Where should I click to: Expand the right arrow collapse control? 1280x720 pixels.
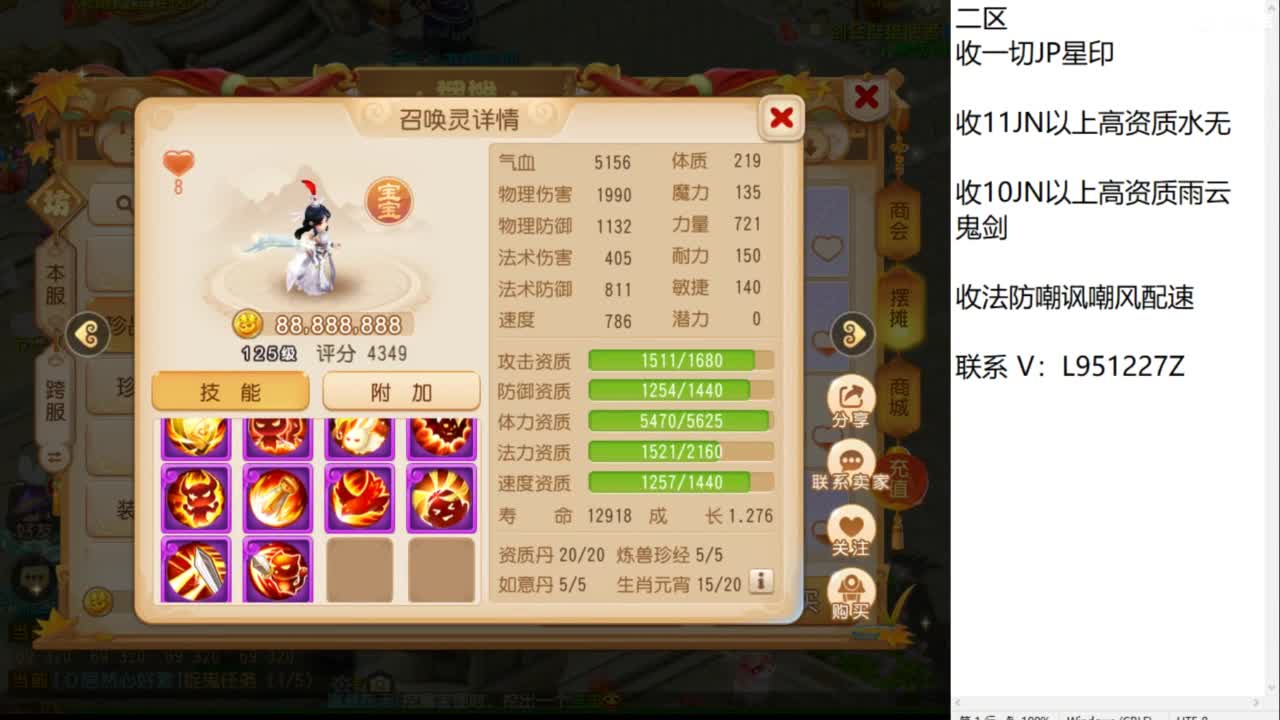click(851, 333)
